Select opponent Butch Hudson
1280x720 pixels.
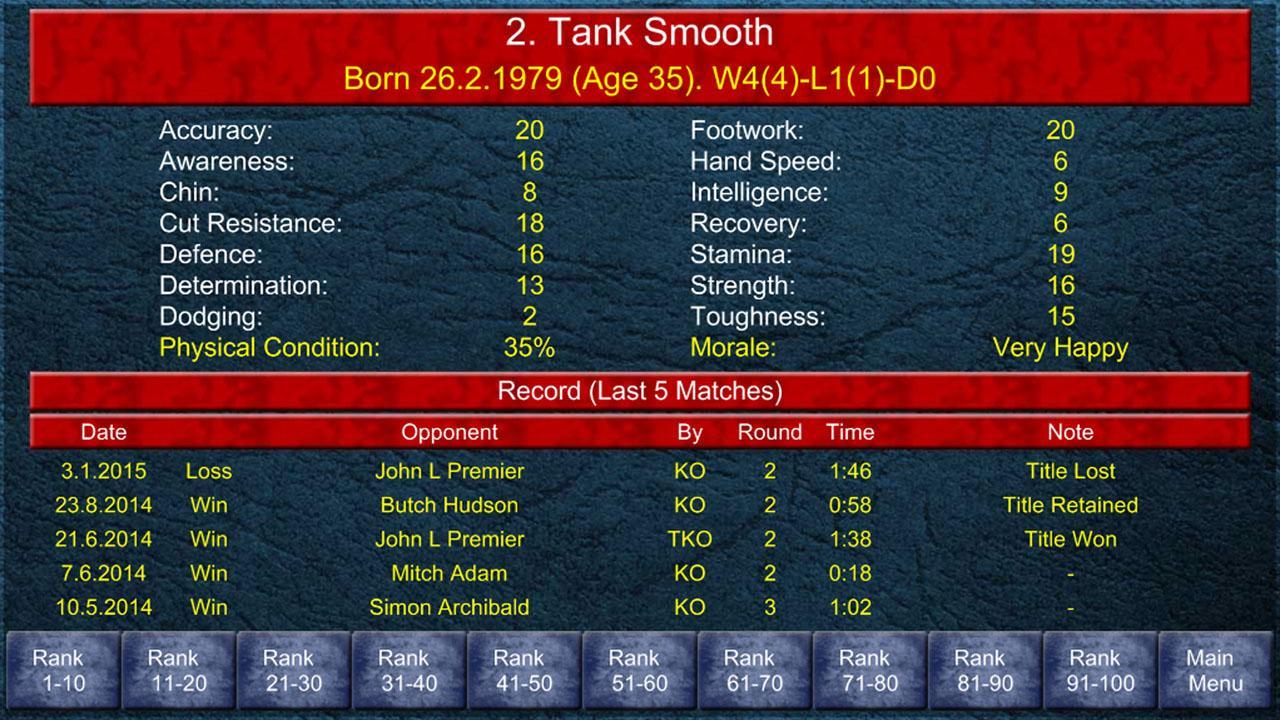pos(449,505)
